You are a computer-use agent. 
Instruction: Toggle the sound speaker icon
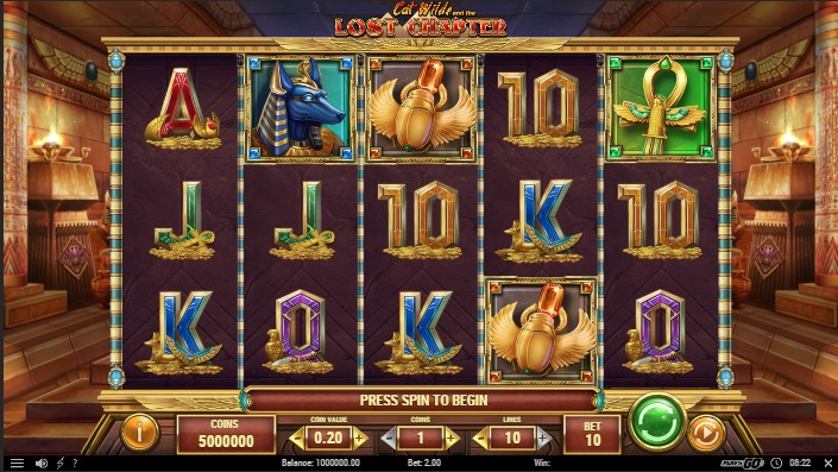click(41, 464)
